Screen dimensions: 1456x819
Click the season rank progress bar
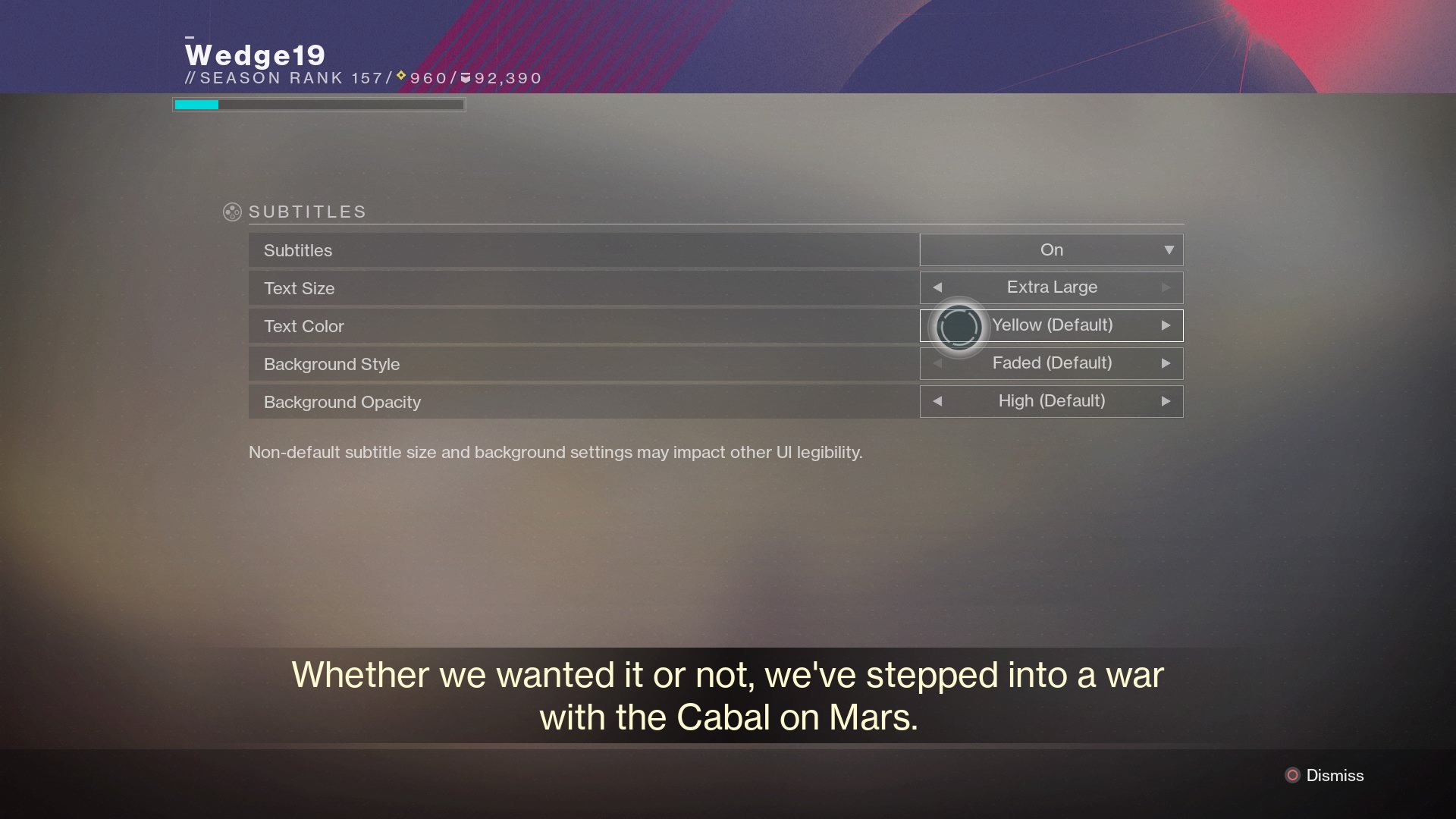pyautogui.click(x=318, y=104)
